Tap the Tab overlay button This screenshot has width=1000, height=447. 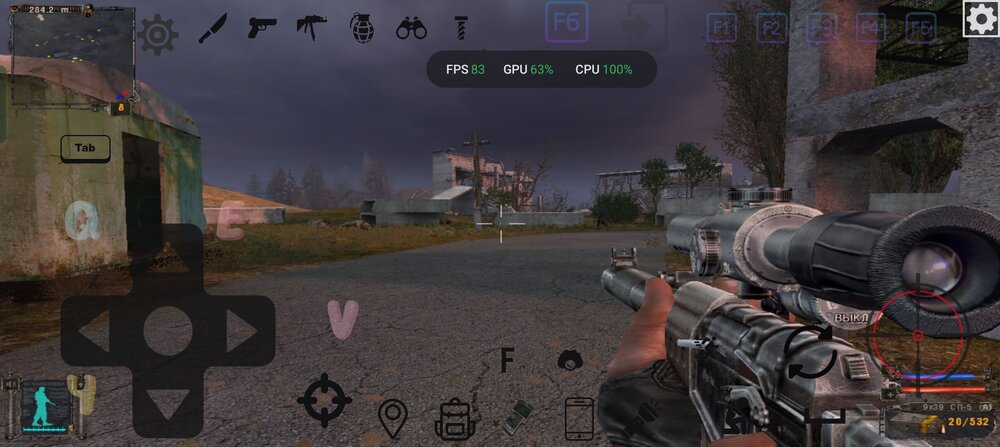pyautogui.click(x=85, y=148)
